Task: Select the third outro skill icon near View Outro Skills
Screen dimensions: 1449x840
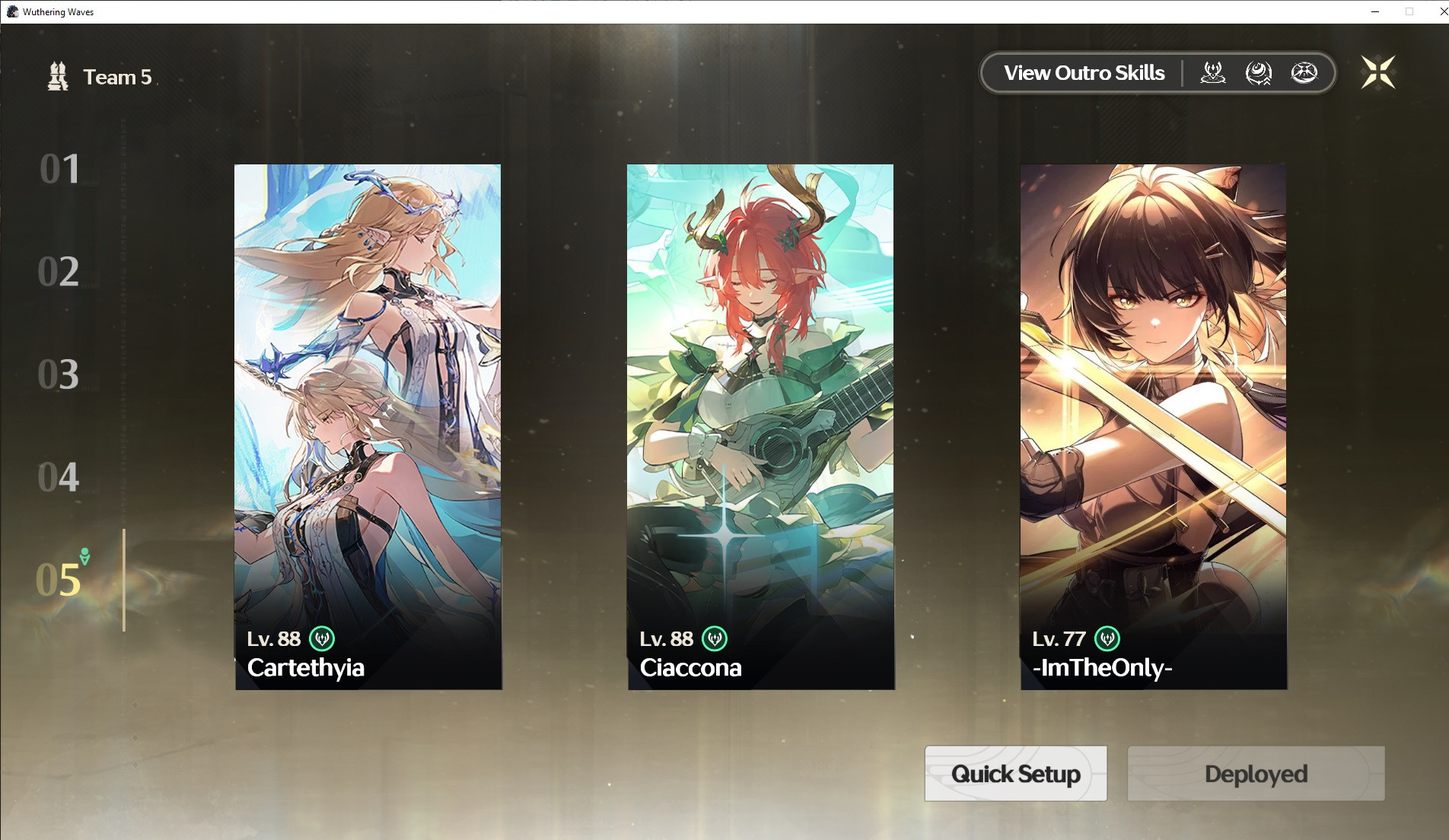Action: click(x=1304, y=72)
